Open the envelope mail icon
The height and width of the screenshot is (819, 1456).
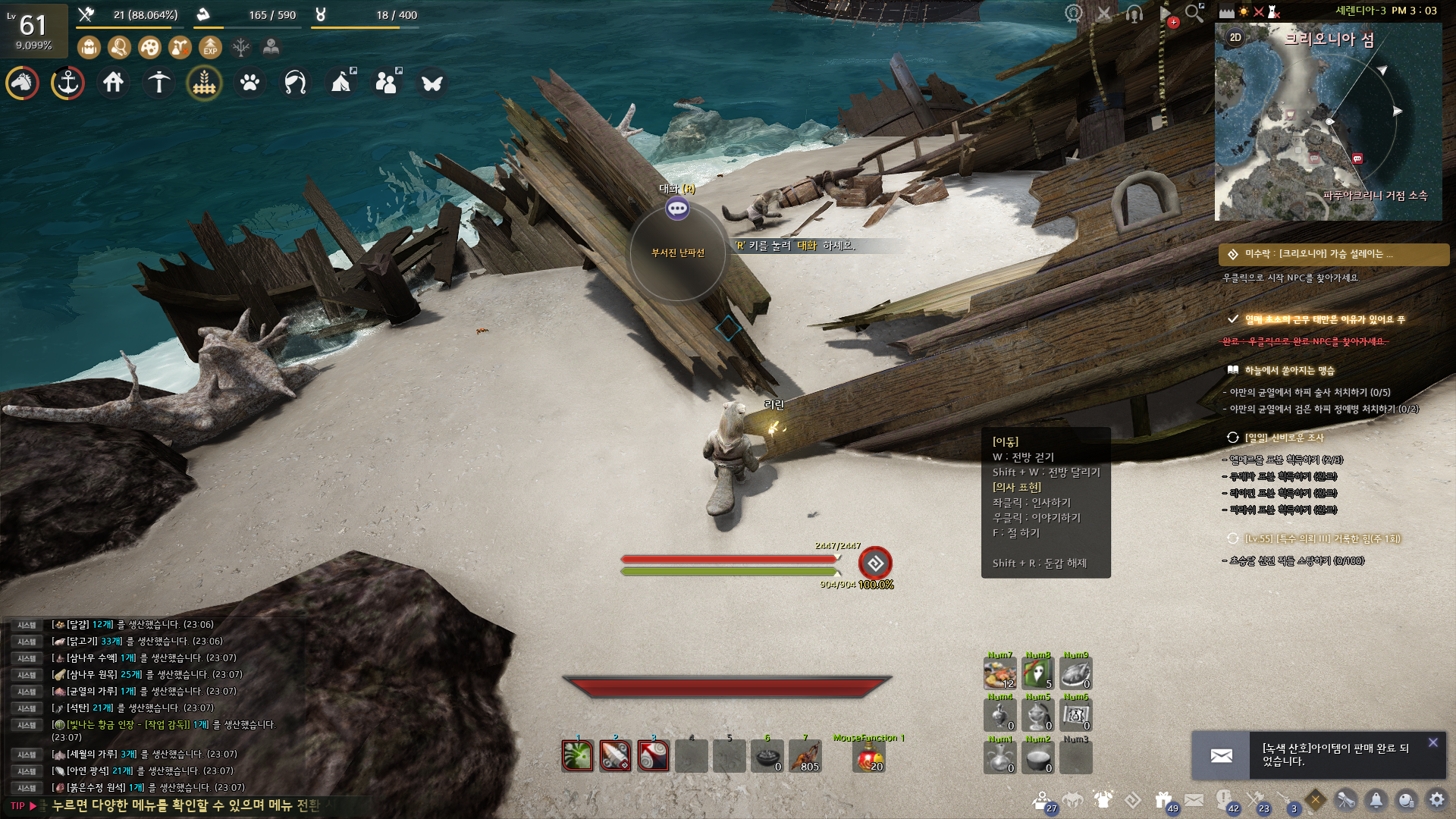pos(1194,799)
